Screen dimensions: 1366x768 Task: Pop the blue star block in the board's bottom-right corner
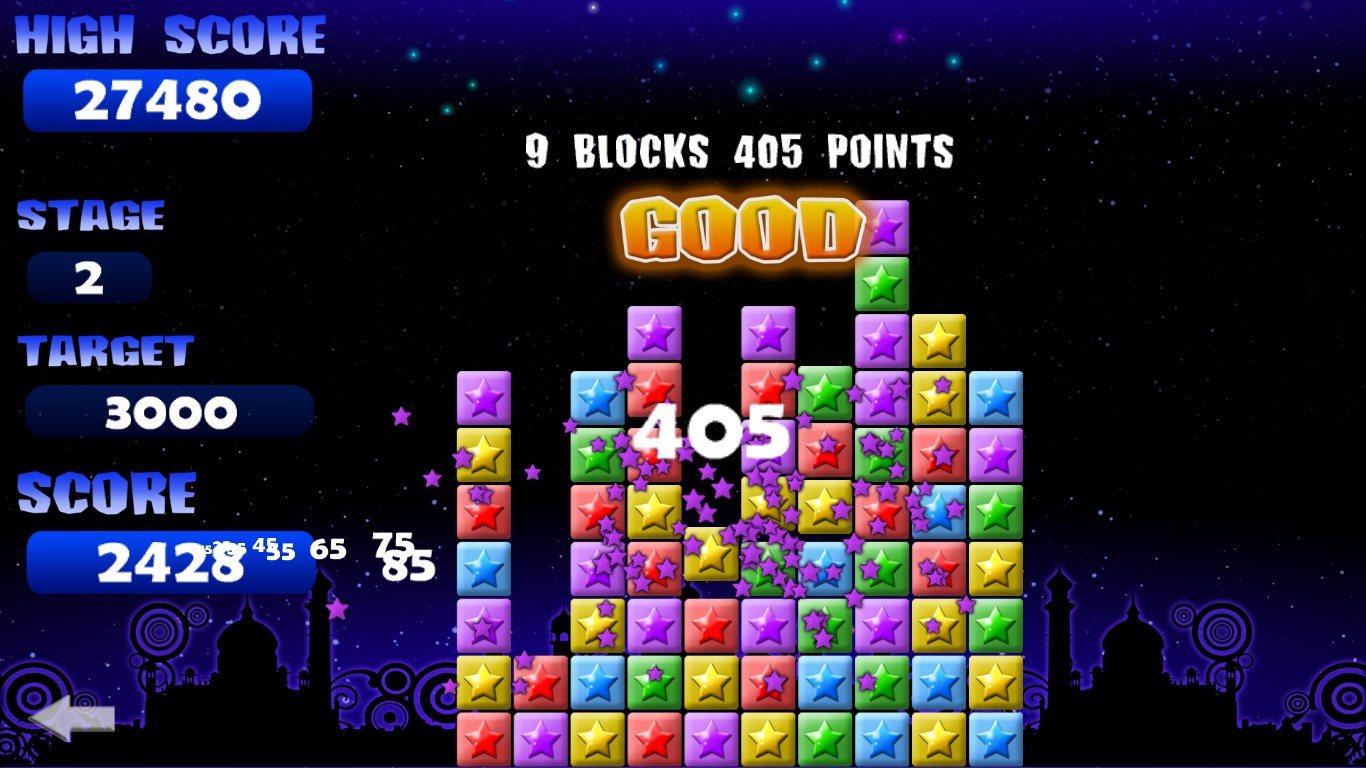[x=996, y=739]
